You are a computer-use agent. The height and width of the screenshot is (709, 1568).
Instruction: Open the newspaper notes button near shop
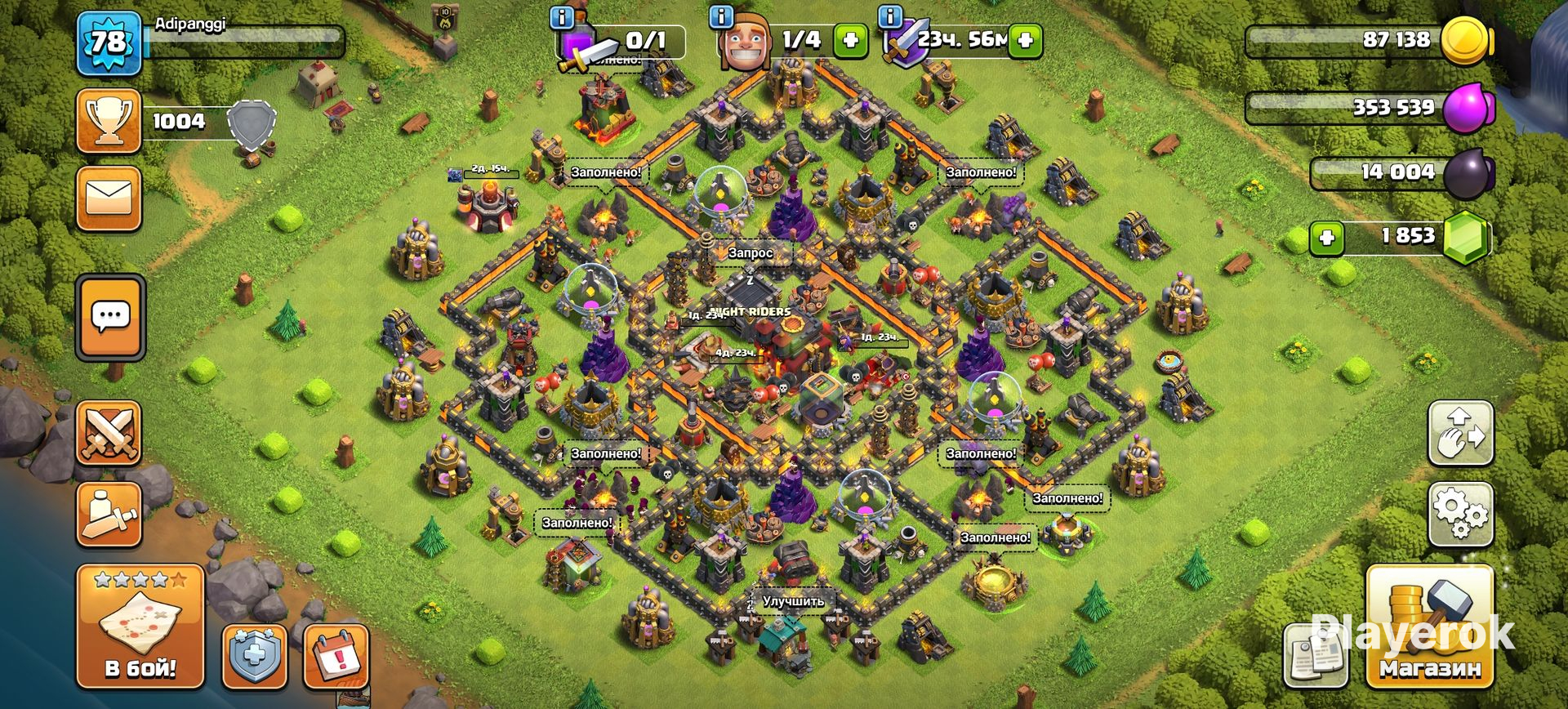1315,656
